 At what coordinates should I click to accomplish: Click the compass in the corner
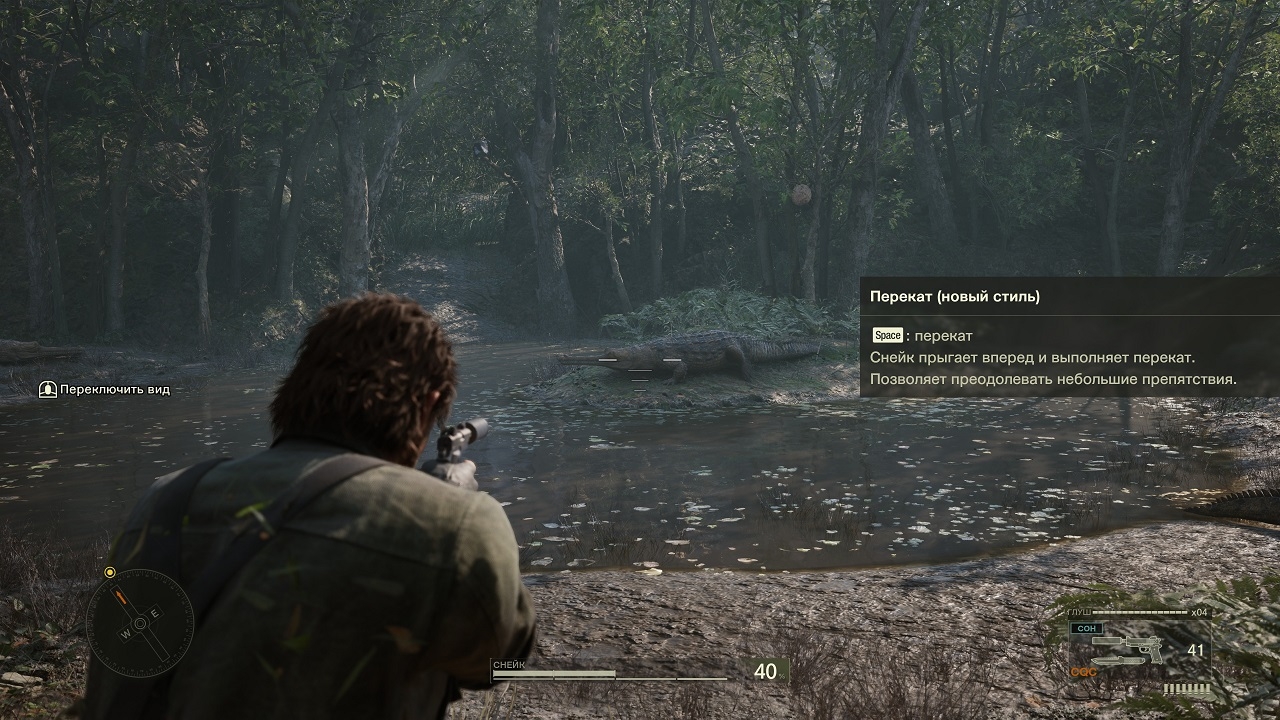pos(140,622)
